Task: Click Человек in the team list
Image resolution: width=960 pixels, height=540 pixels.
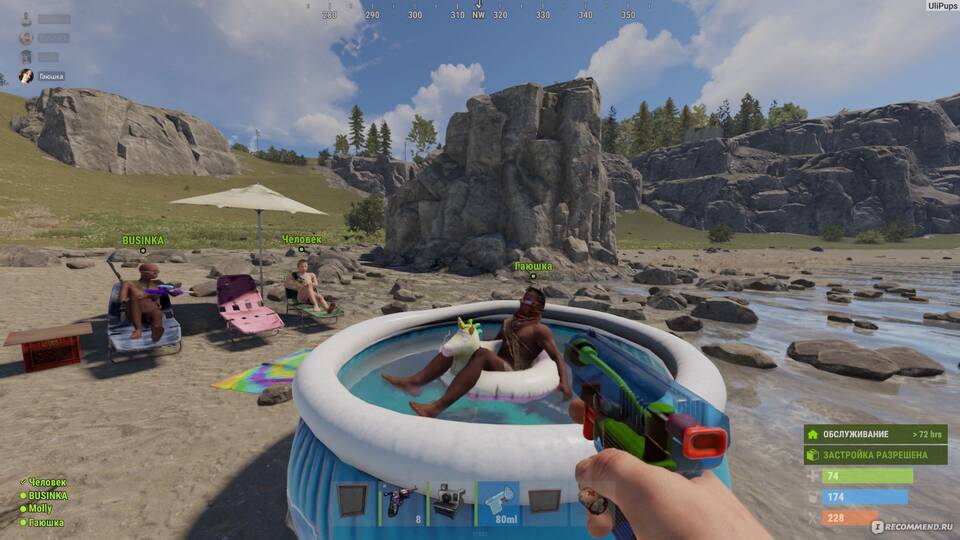Action: [x=46, y=483]
